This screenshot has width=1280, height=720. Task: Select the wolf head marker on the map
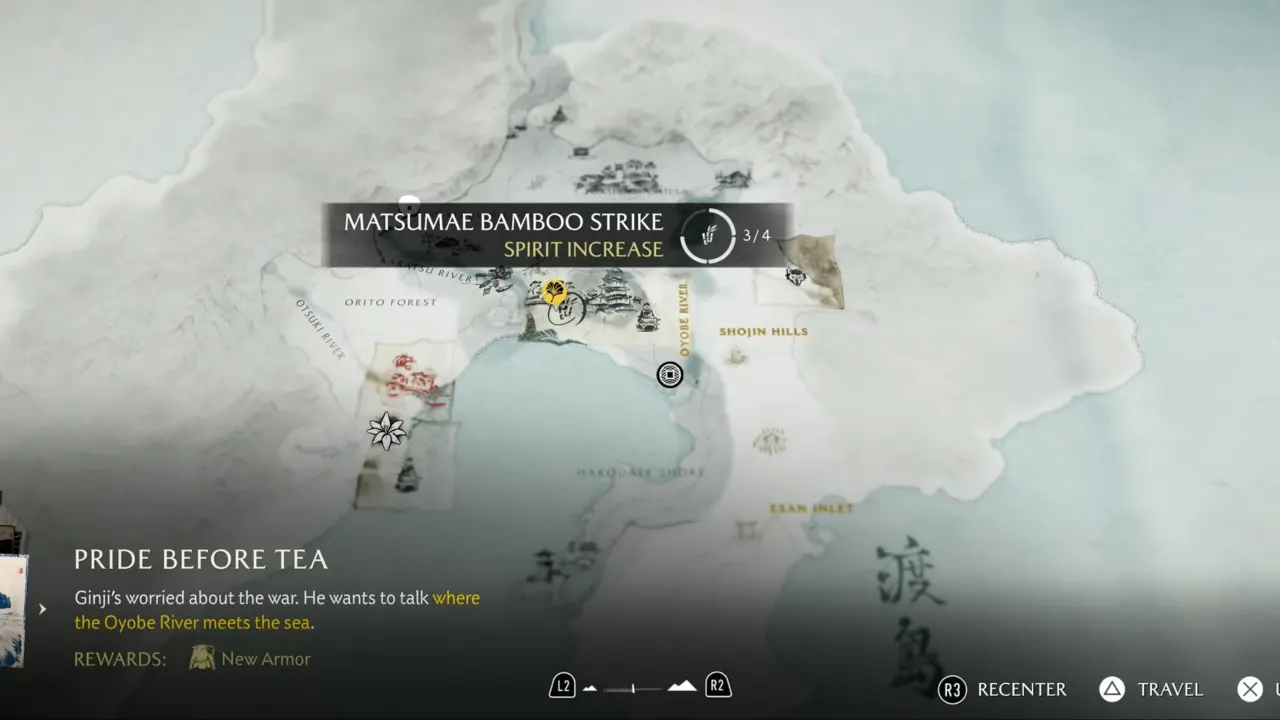(796, 275)
